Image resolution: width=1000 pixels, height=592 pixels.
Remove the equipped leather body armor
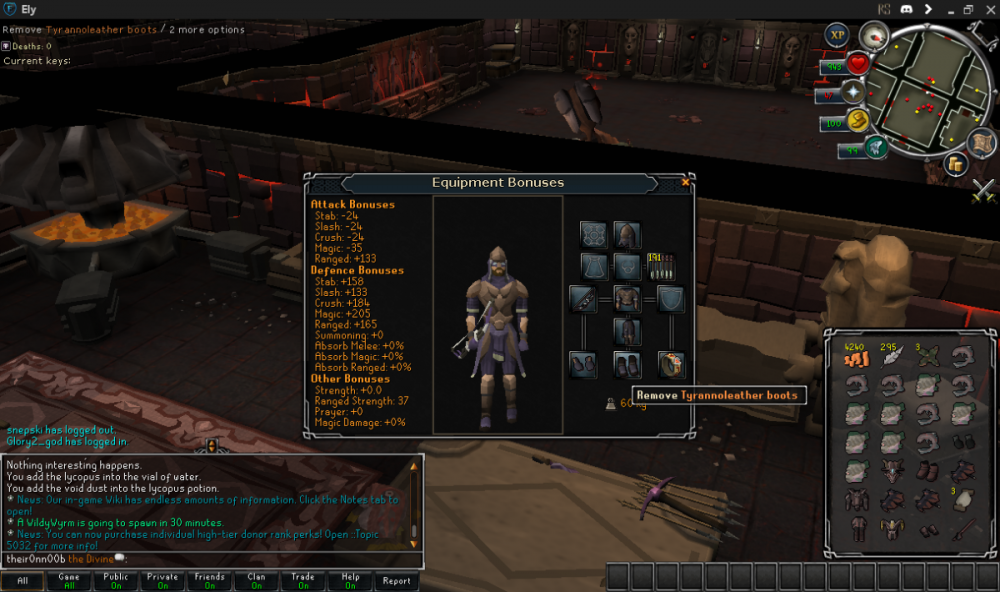click(627, 298)
